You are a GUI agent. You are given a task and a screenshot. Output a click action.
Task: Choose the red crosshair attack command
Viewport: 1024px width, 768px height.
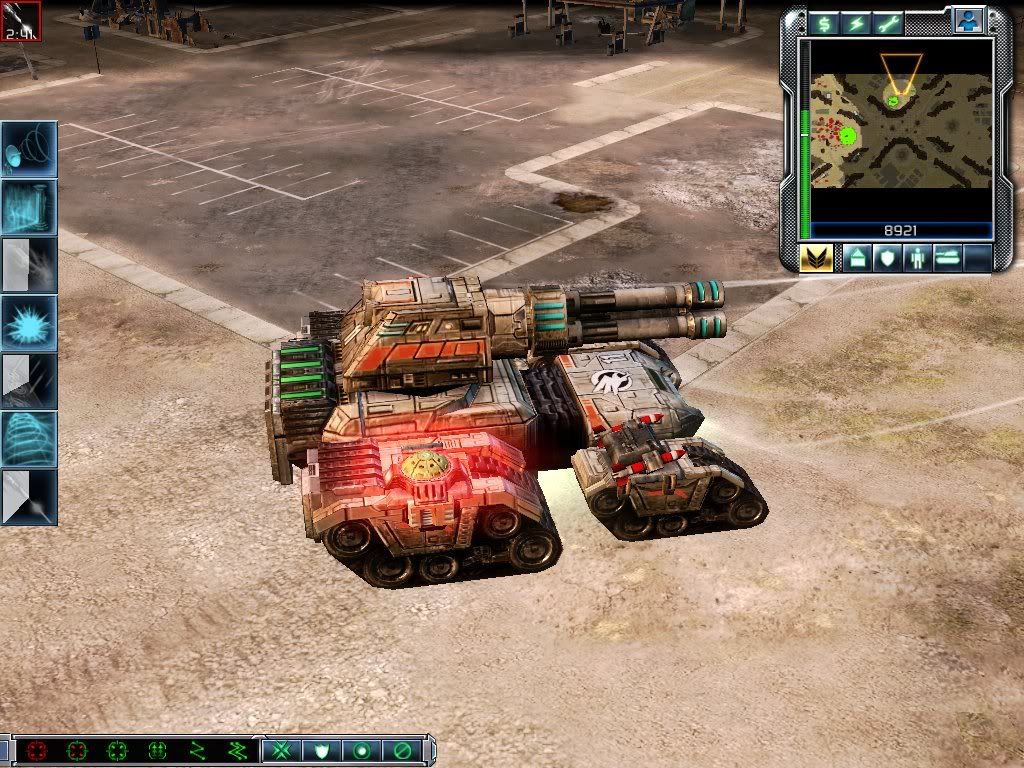(38, 750)
